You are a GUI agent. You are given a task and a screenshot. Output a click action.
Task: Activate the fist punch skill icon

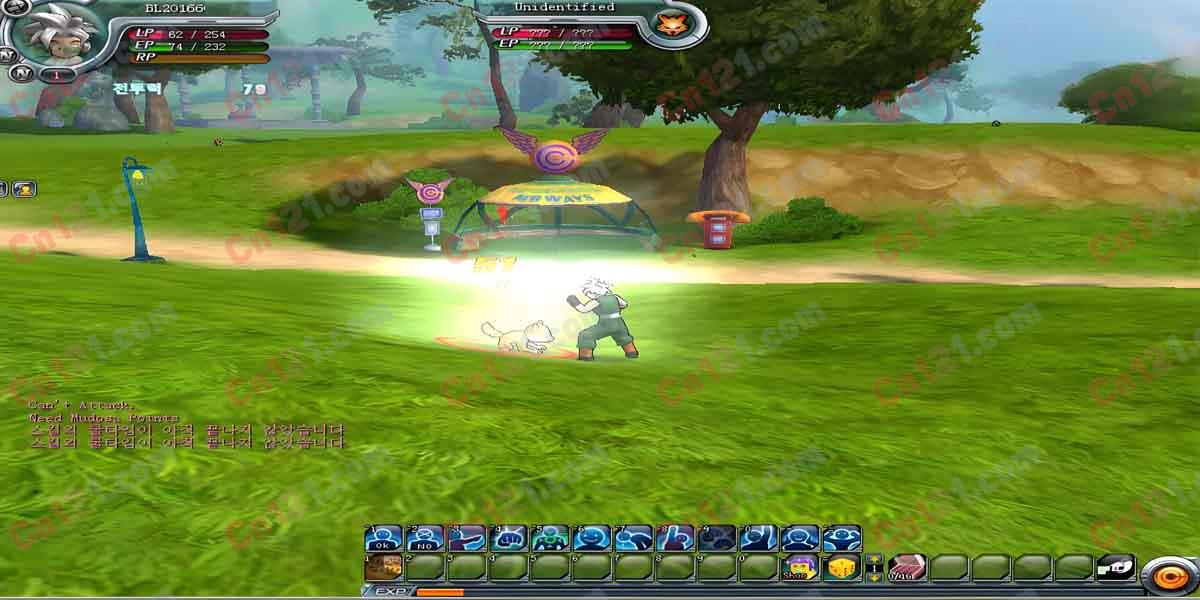pos(509,539)
